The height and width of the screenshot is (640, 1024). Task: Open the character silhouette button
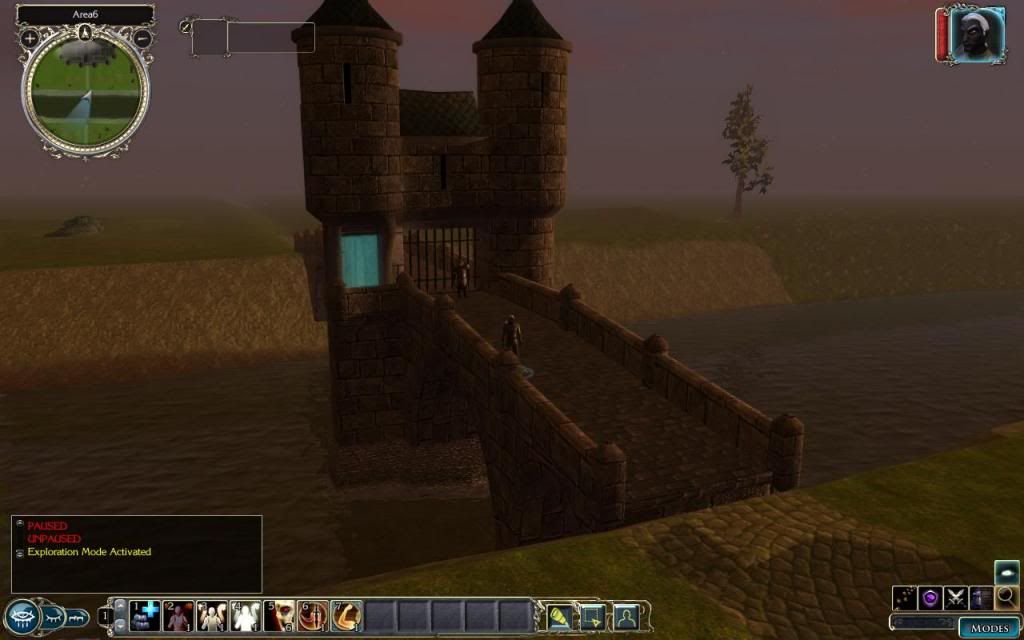[x=626, y=615]
